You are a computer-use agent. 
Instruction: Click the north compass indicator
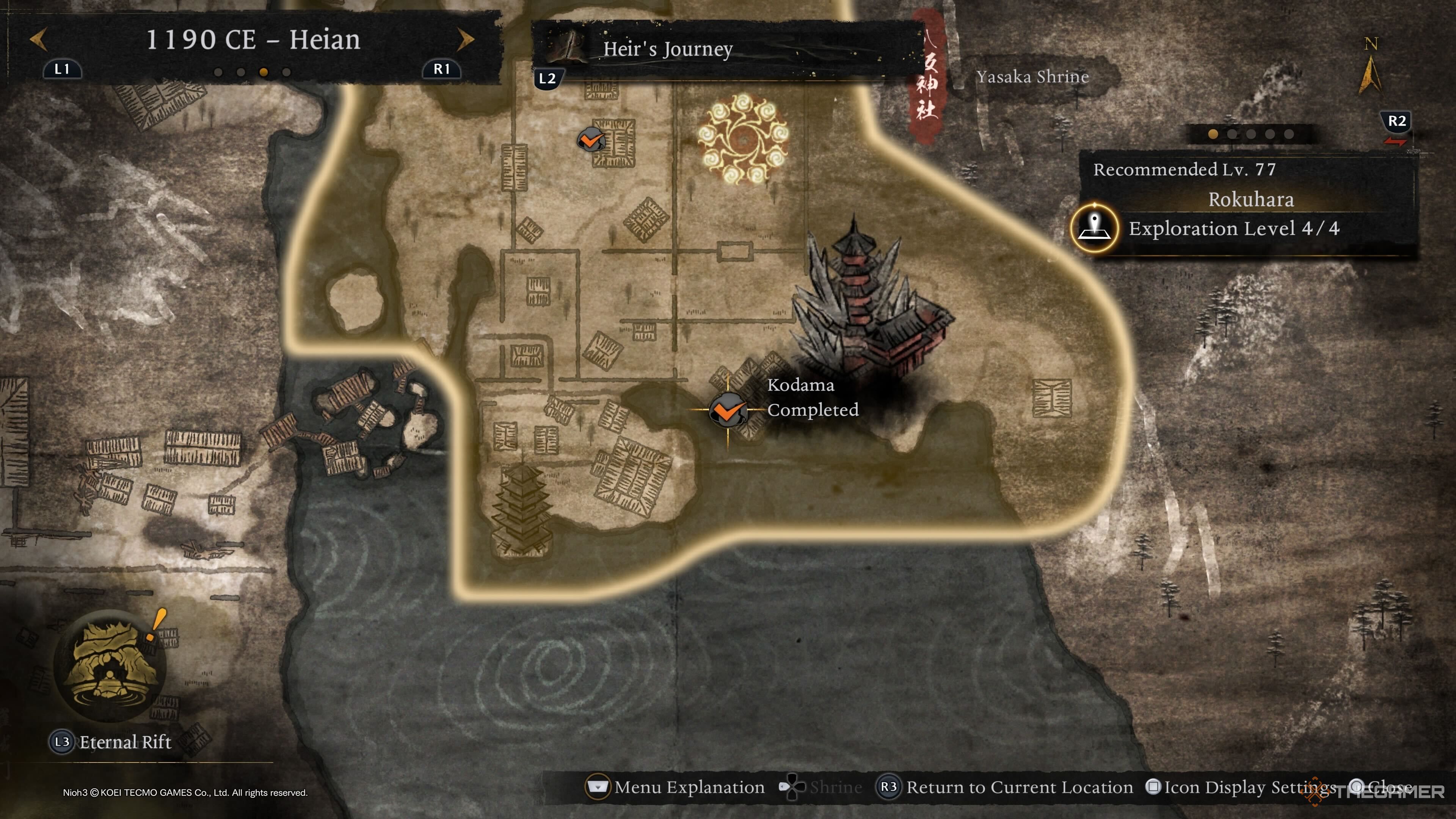point(1370,71)
